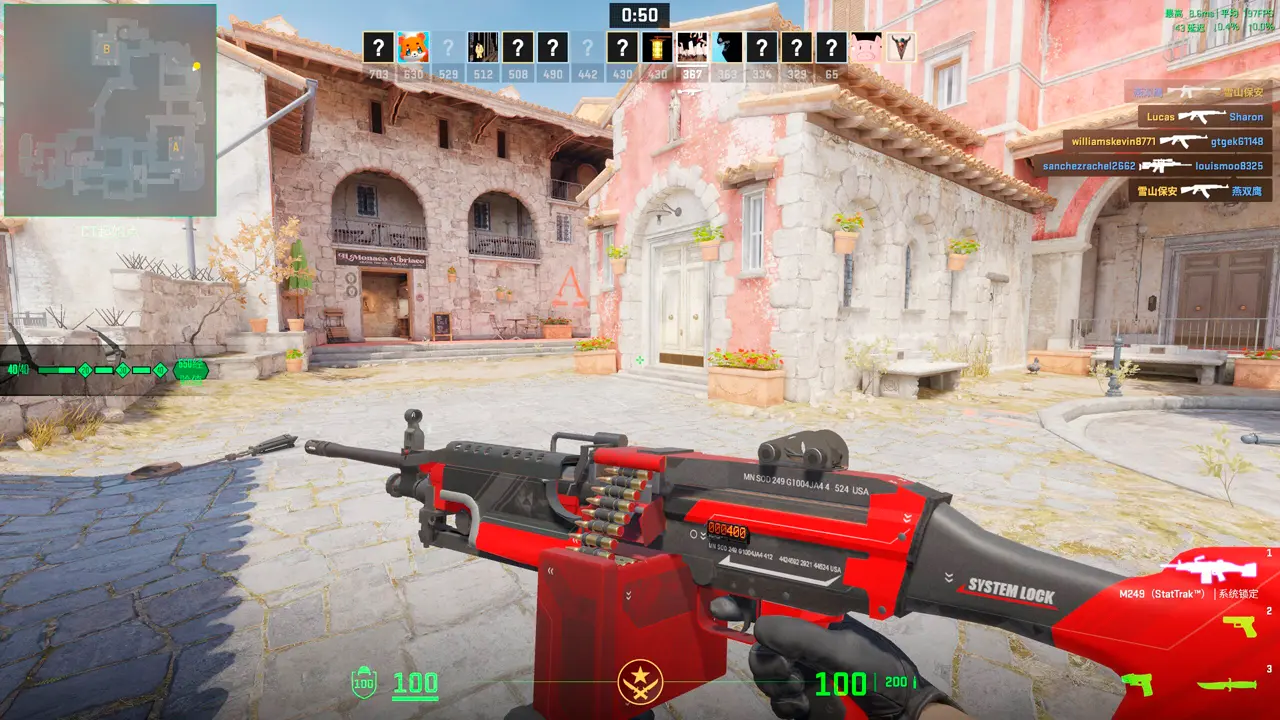Select the Lucas and Sharon kill feed entry
Viewport: 1280px width, 720px height.
coord(1204,117)
